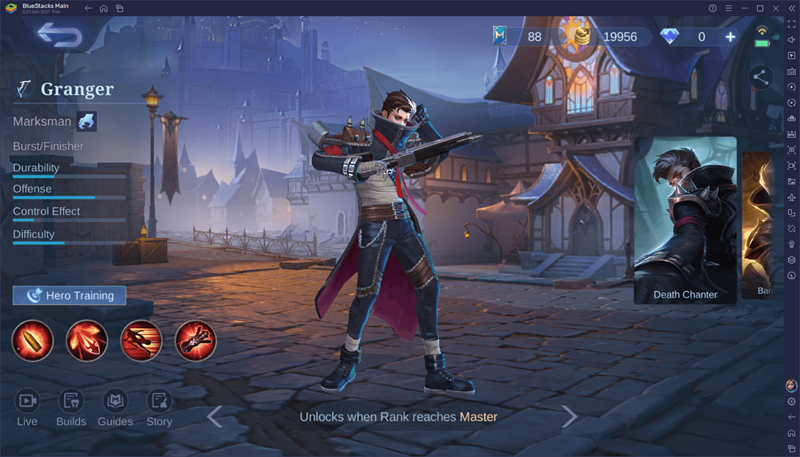This screenshot has width=800, height=457.
Task: Open the Builds section
Action: tap(71, 406)
